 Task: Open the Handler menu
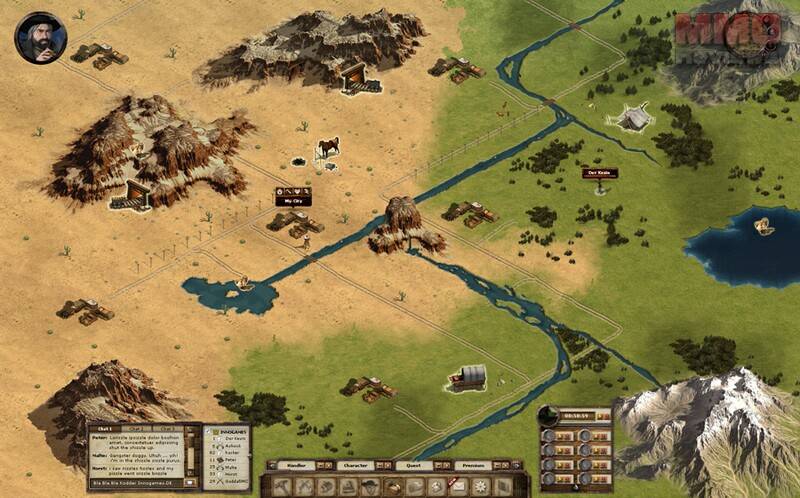[296, 465]
